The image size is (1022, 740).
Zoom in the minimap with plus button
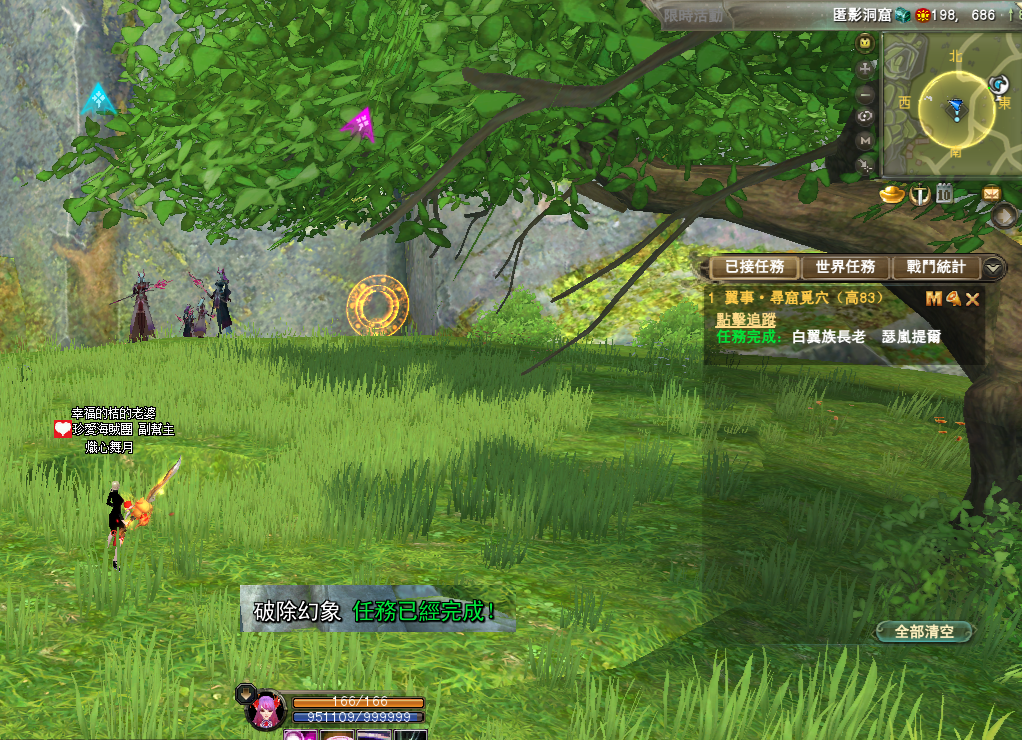click(x=866, y=69)
